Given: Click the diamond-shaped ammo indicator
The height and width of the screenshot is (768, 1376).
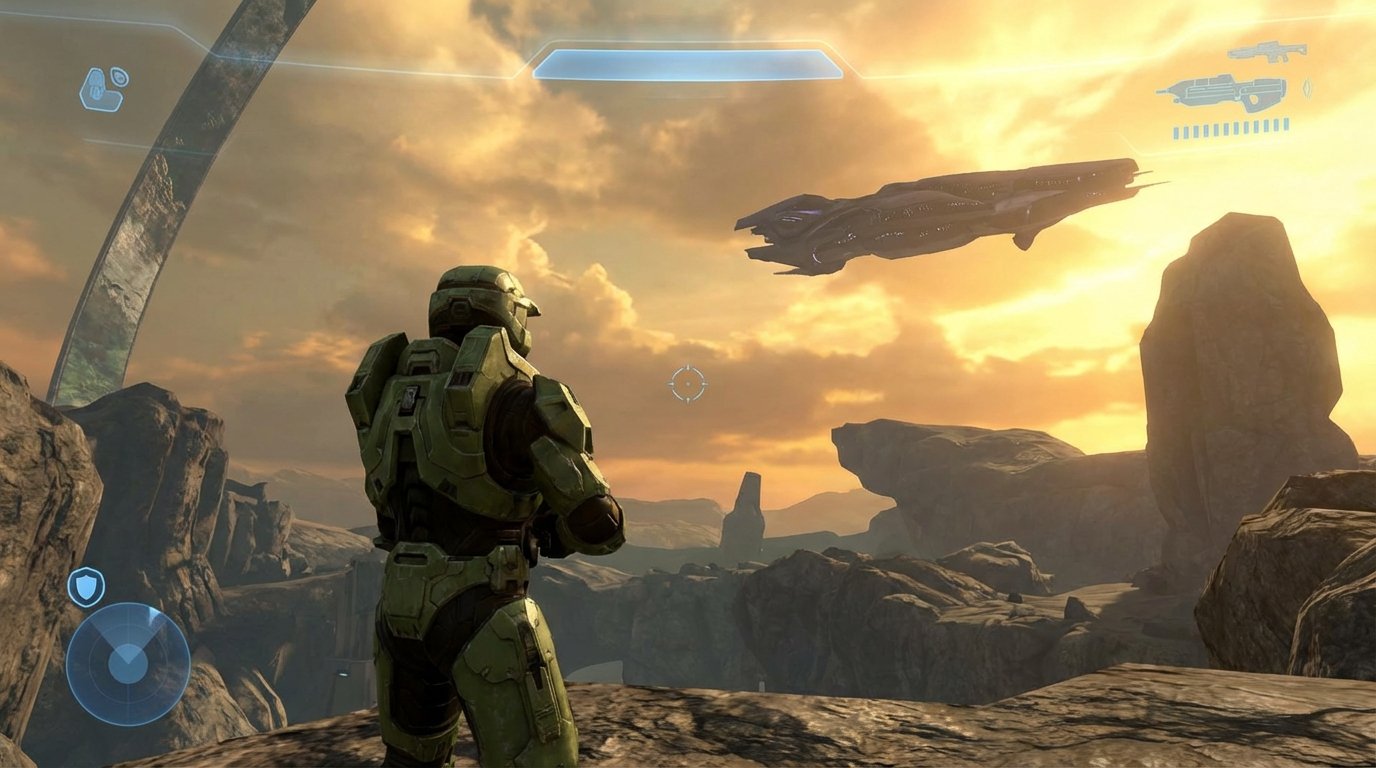Looking at the screenshot, I should 1307,88.
